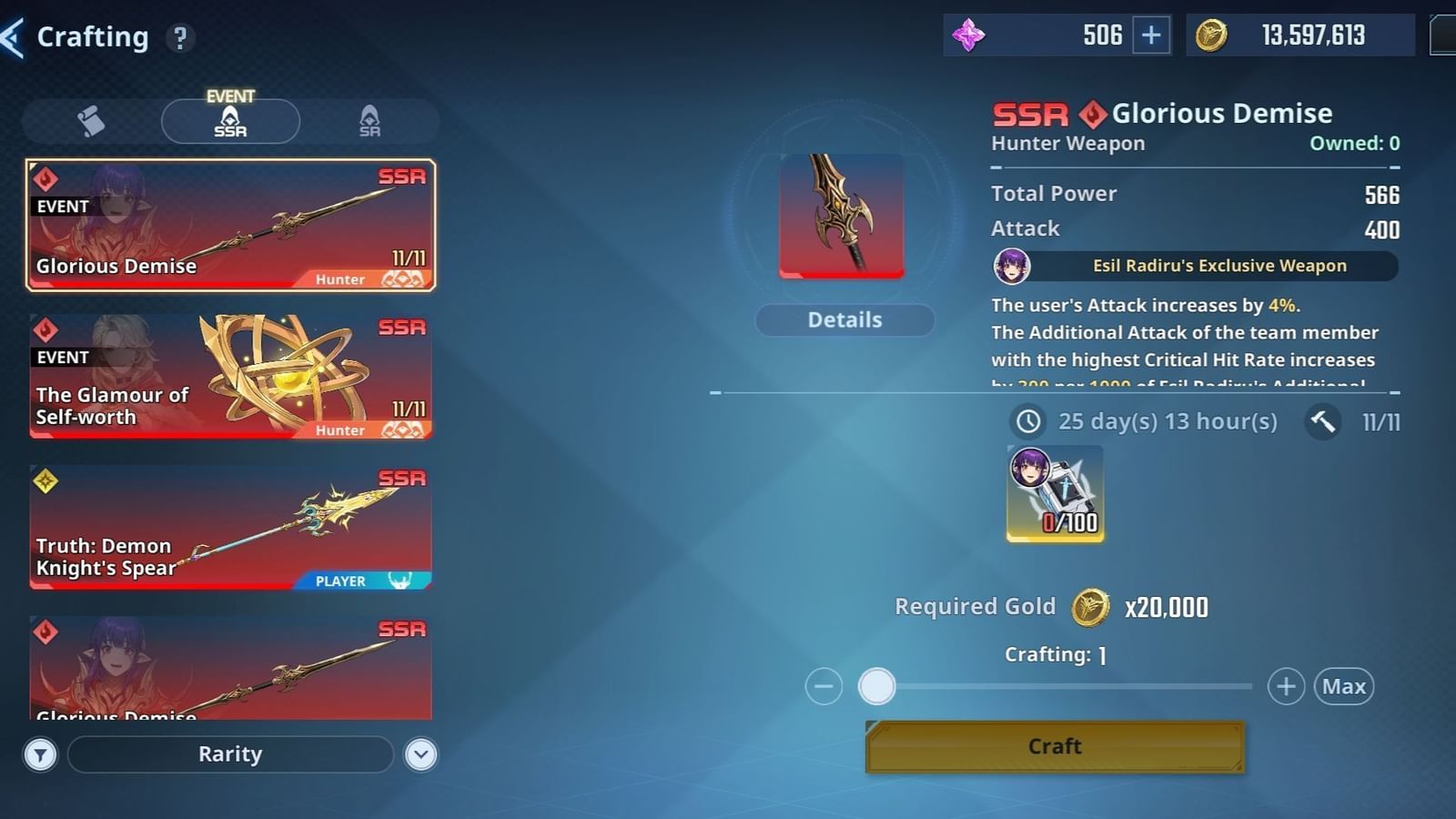
Task: Switch to the EVENT SSR tab
Action: pos(229,121)
